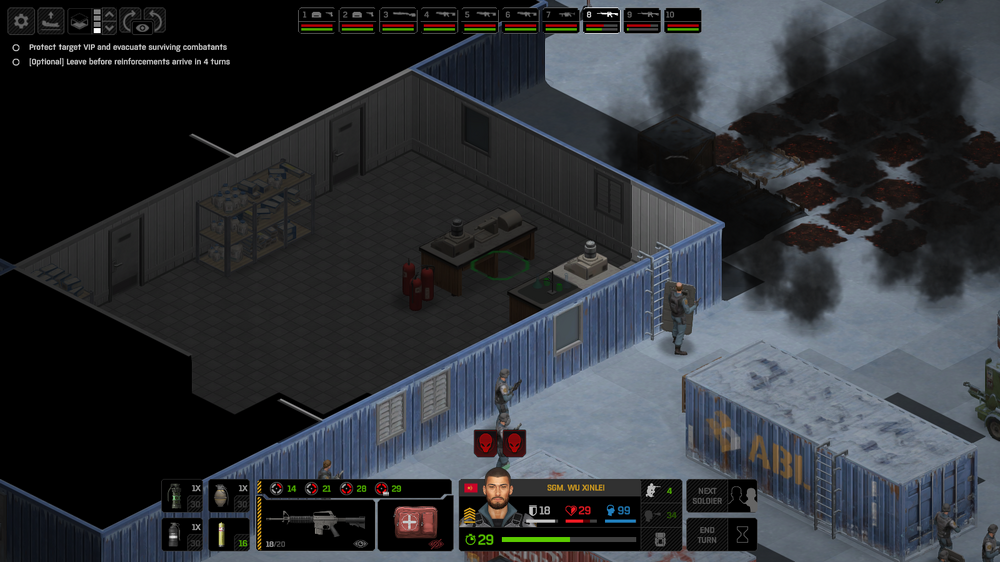Select soldier 3 with sniper rifle
The height and width of the screenshot is (562, 1000).
click(x=398, y=20)
